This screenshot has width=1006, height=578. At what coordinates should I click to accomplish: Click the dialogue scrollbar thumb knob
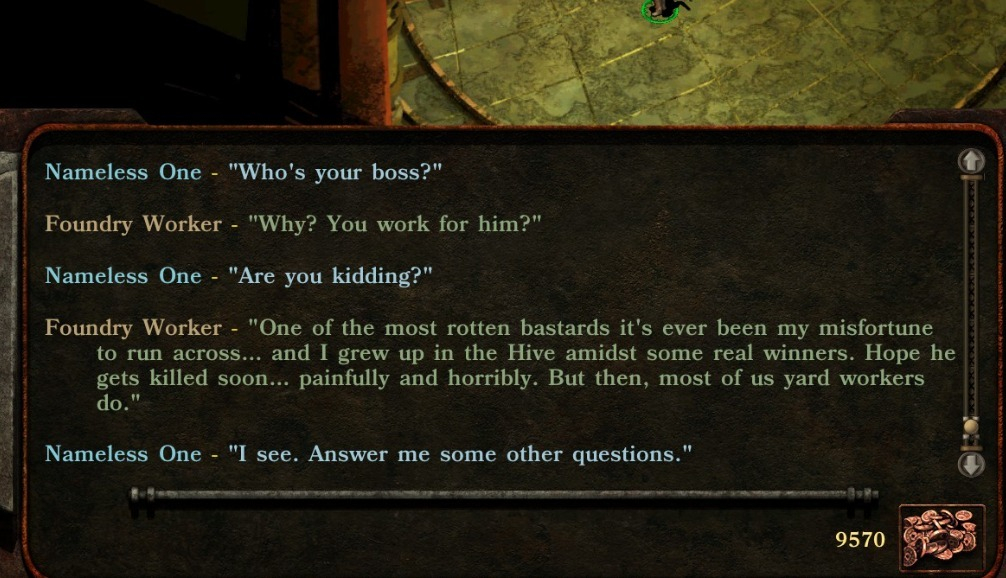click(x=970, y=428)
